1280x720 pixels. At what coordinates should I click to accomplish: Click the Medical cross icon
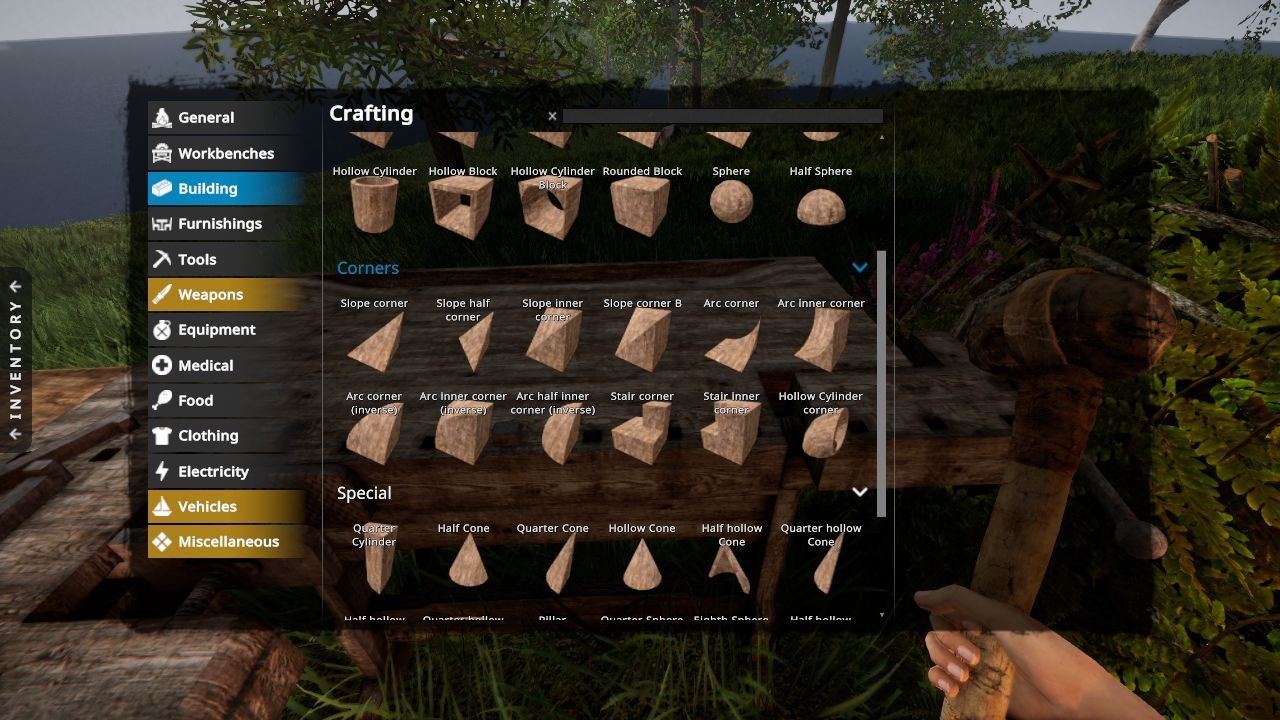[162, 365]
